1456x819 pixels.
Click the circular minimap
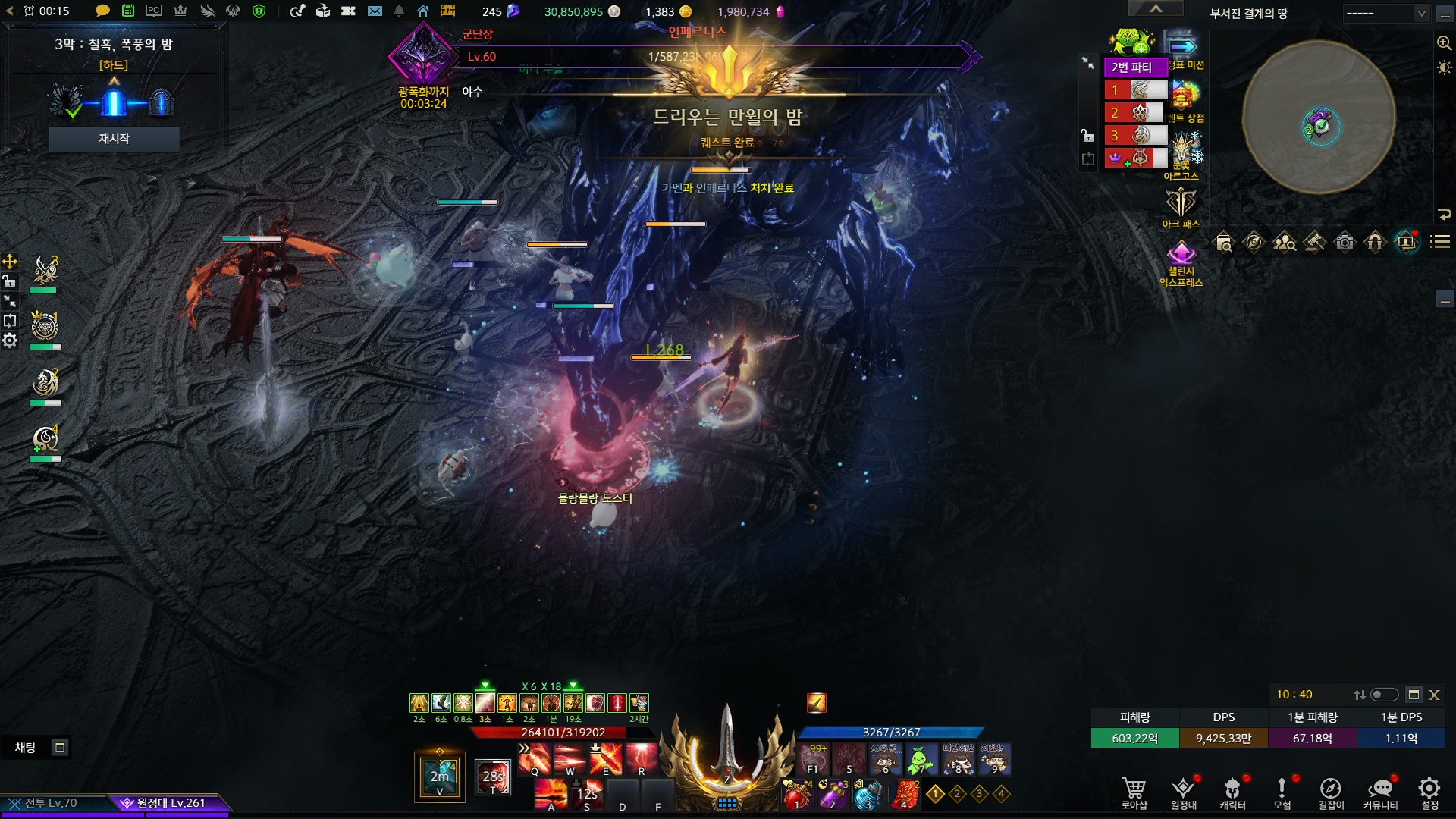pyautogui.click(x=1318, y=118)
